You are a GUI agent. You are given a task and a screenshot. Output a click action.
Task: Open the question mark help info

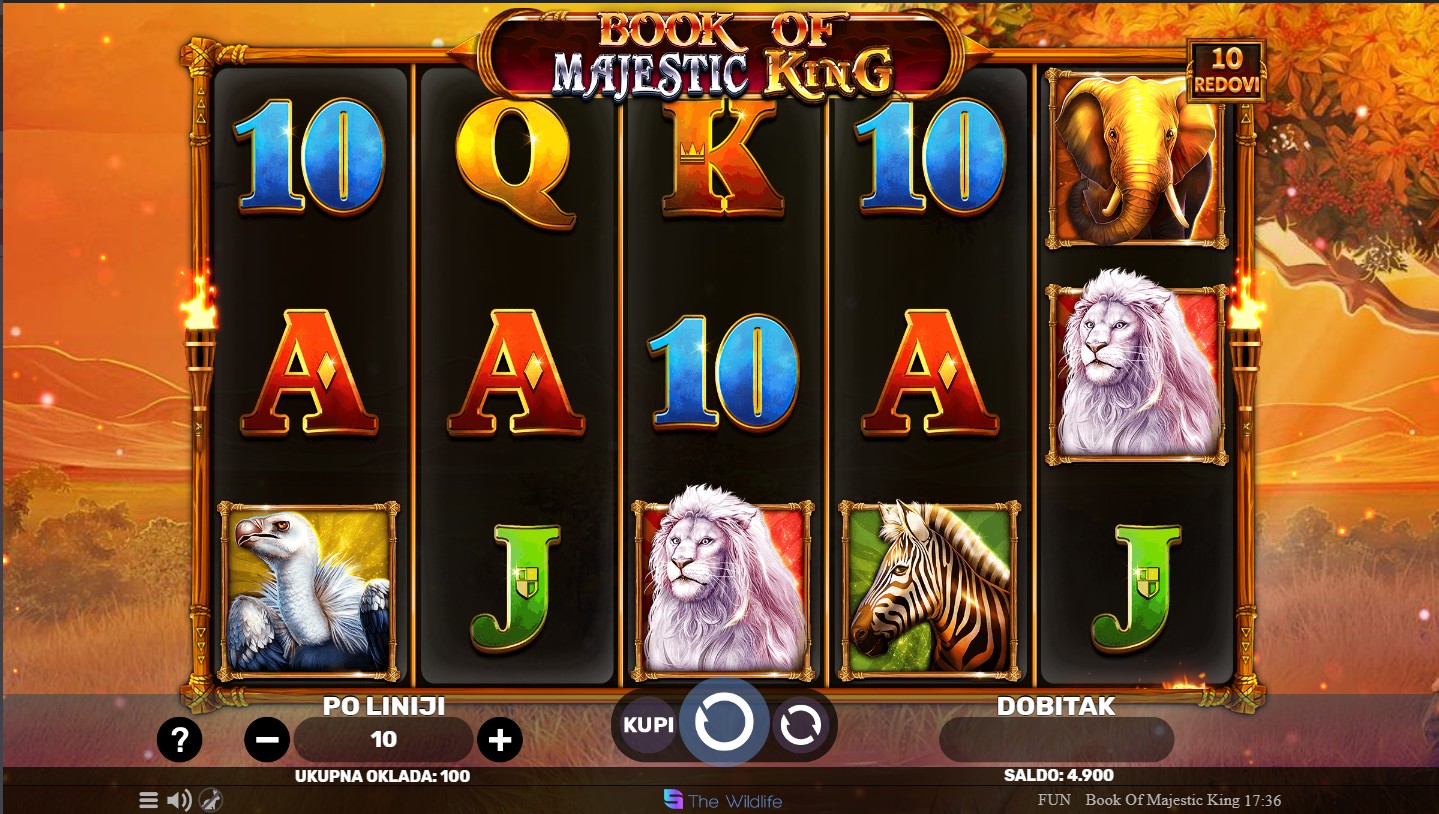click(180, 740)
